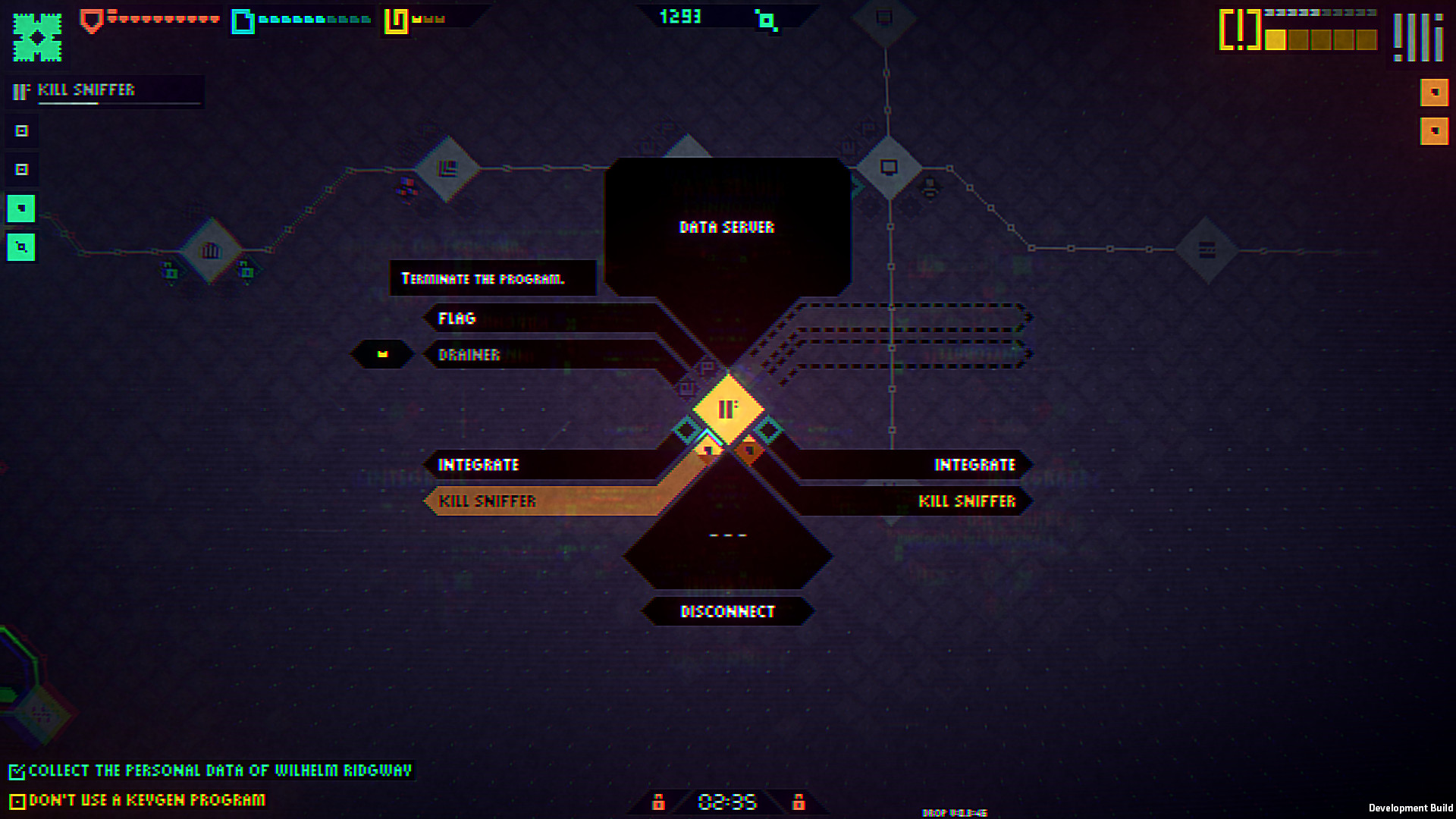Viewport: 1456px width, 819px height.
Task: Open the magnifier icon beside the 1293 credits counter
Action: coord(767,20)
